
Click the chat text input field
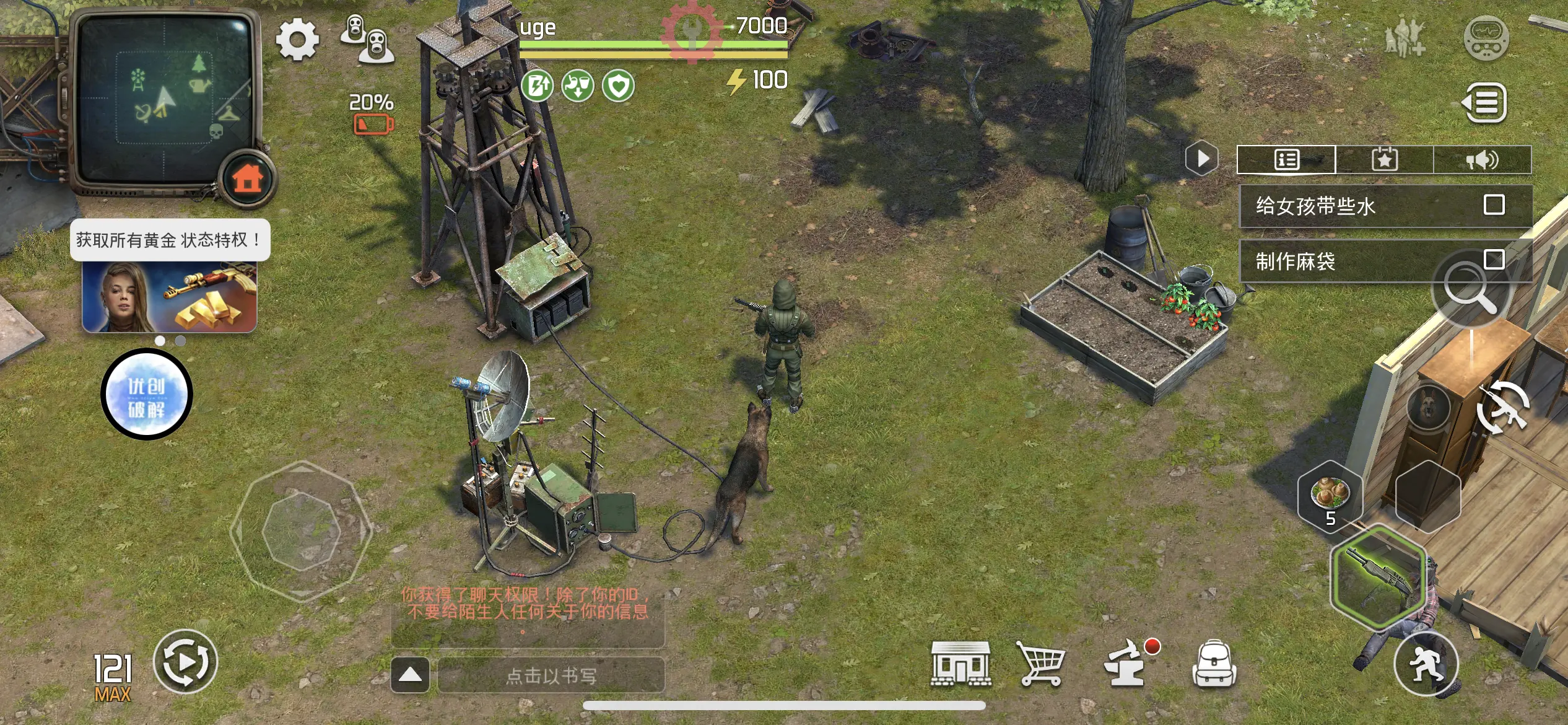551,675
